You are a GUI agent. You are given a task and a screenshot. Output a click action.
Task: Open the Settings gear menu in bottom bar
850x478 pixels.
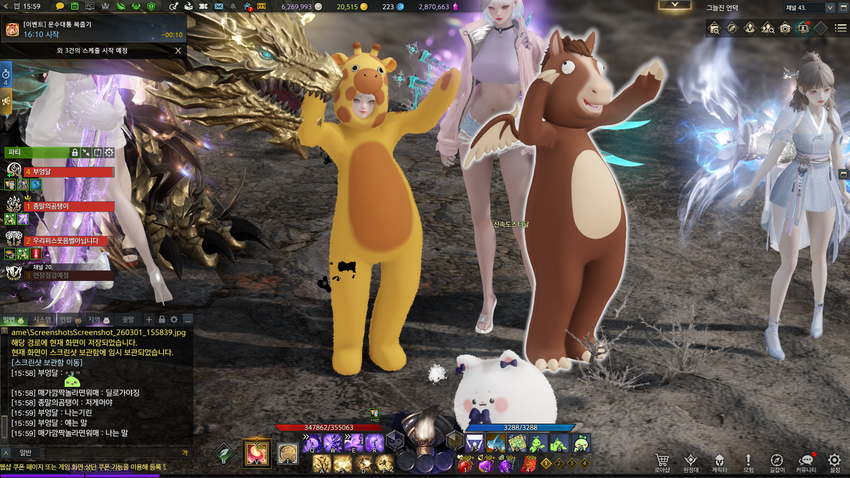pyautogui.click(x=835, y=461)
